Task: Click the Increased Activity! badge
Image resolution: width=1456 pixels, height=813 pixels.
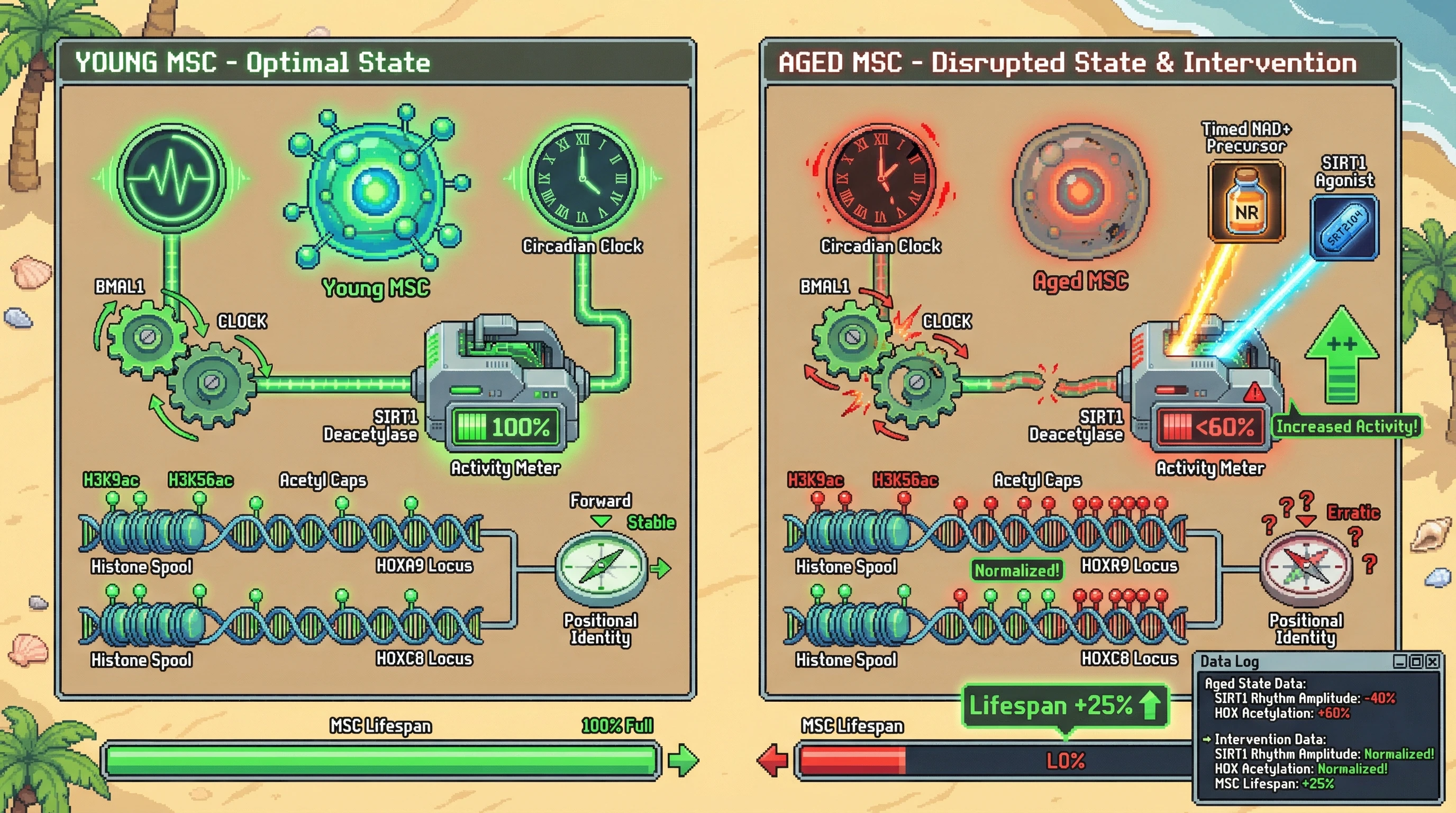Action: 1347,426
